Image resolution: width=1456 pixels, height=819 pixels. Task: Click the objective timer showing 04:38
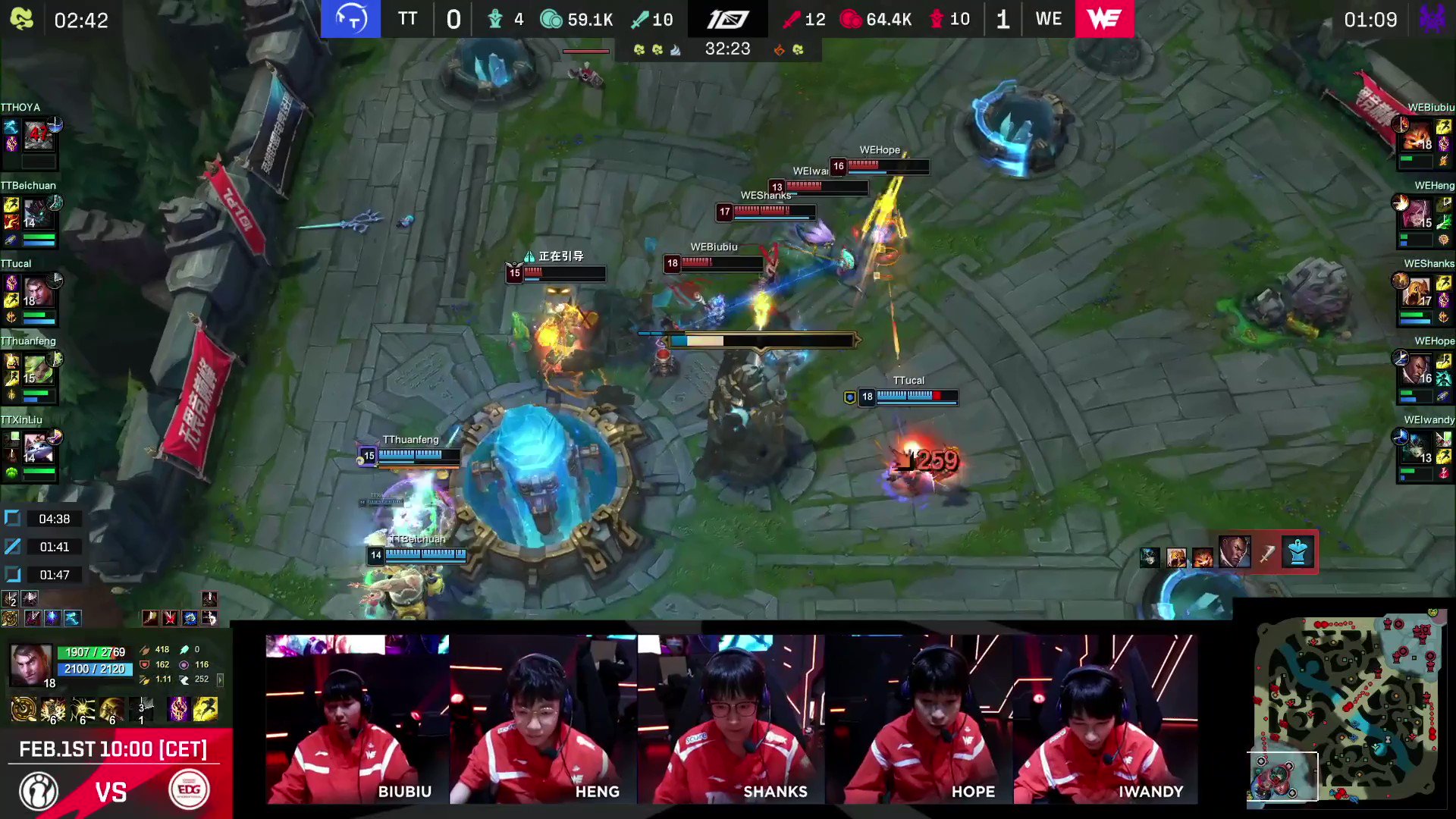53,519
